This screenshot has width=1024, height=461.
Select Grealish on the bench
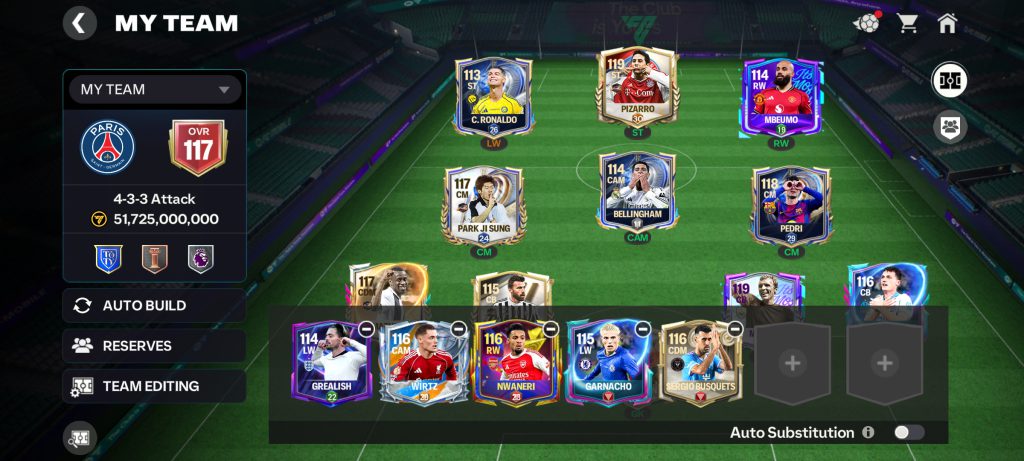pyautogui.click(x=330, y=364)
